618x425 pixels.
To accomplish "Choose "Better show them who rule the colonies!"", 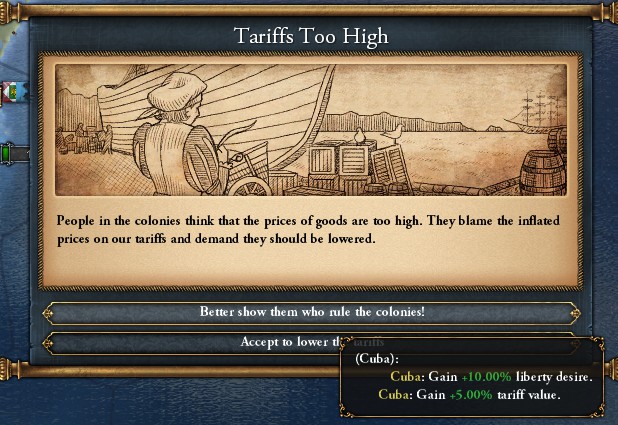I will point(311,313).
